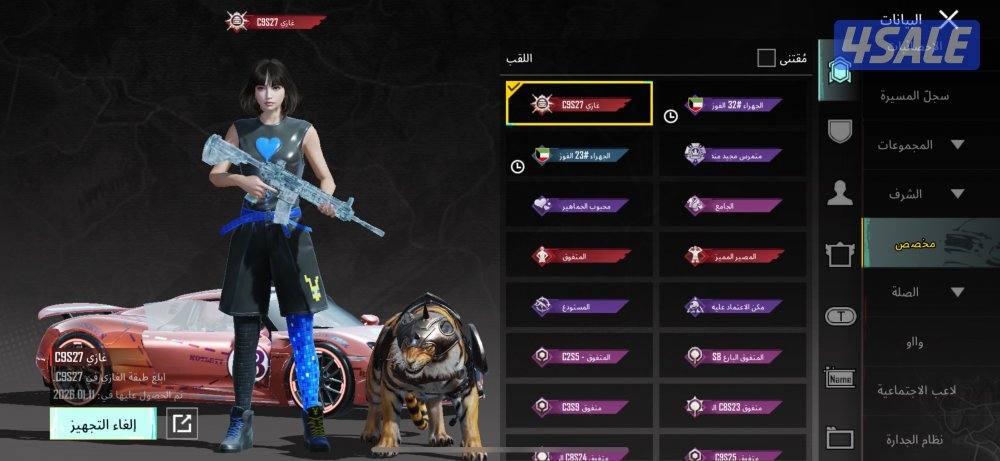Switch to the Name tag tab
Screen dimensions: 1000x461
pos(840,378)
